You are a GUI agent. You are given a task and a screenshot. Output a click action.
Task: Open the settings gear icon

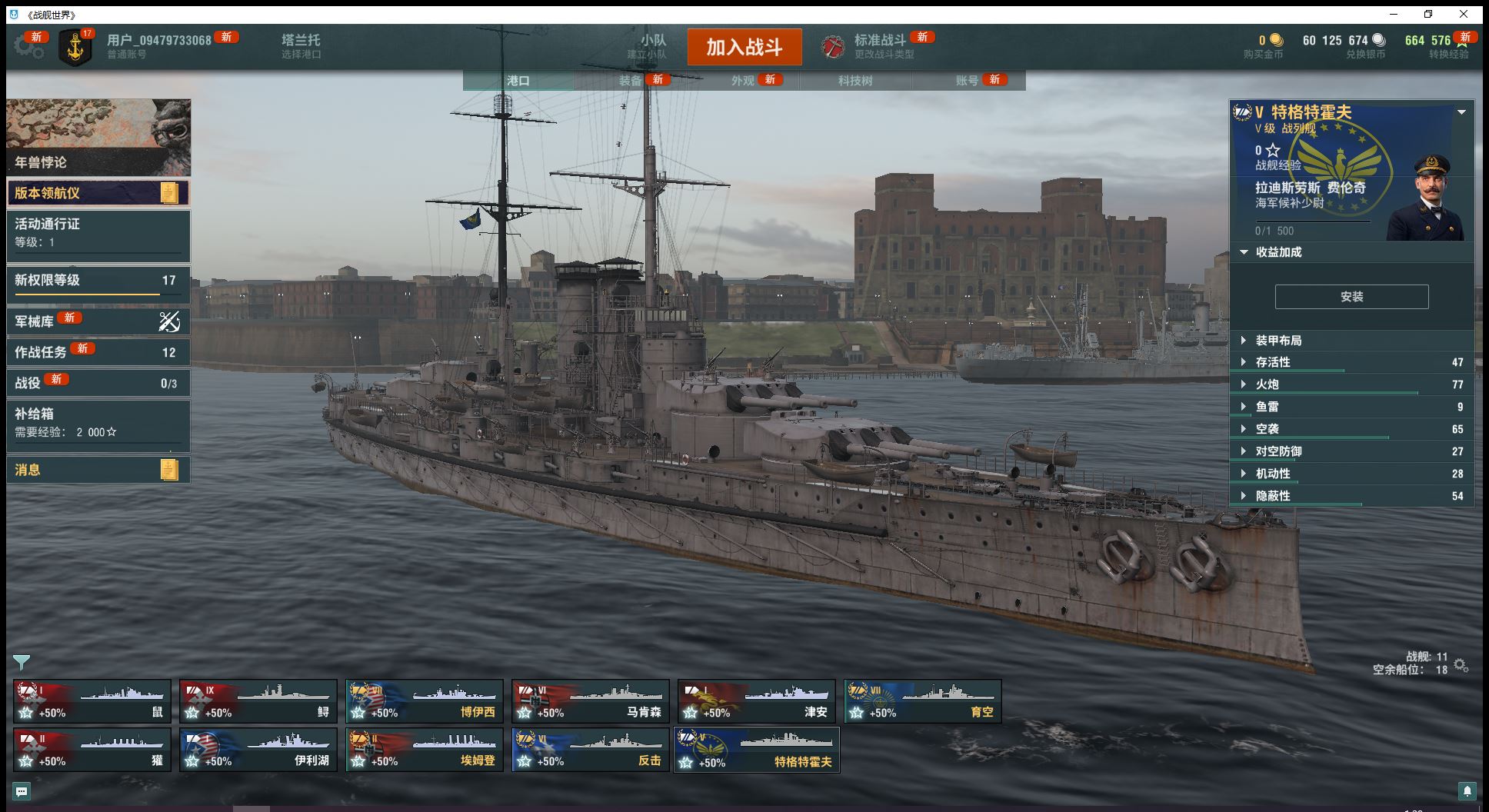tap(28, 46)
